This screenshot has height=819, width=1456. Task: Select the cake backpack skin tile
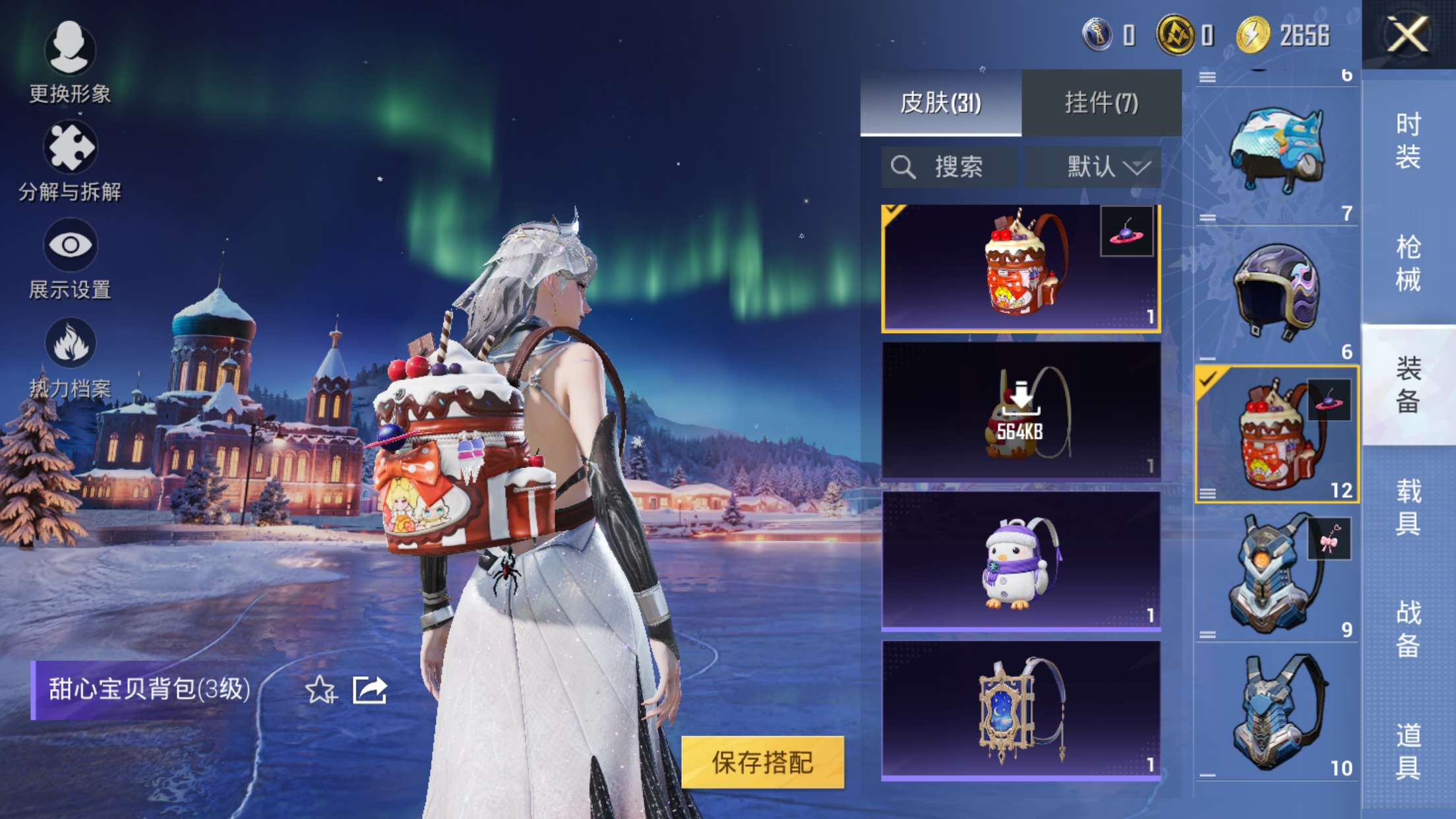[1020, 268]
